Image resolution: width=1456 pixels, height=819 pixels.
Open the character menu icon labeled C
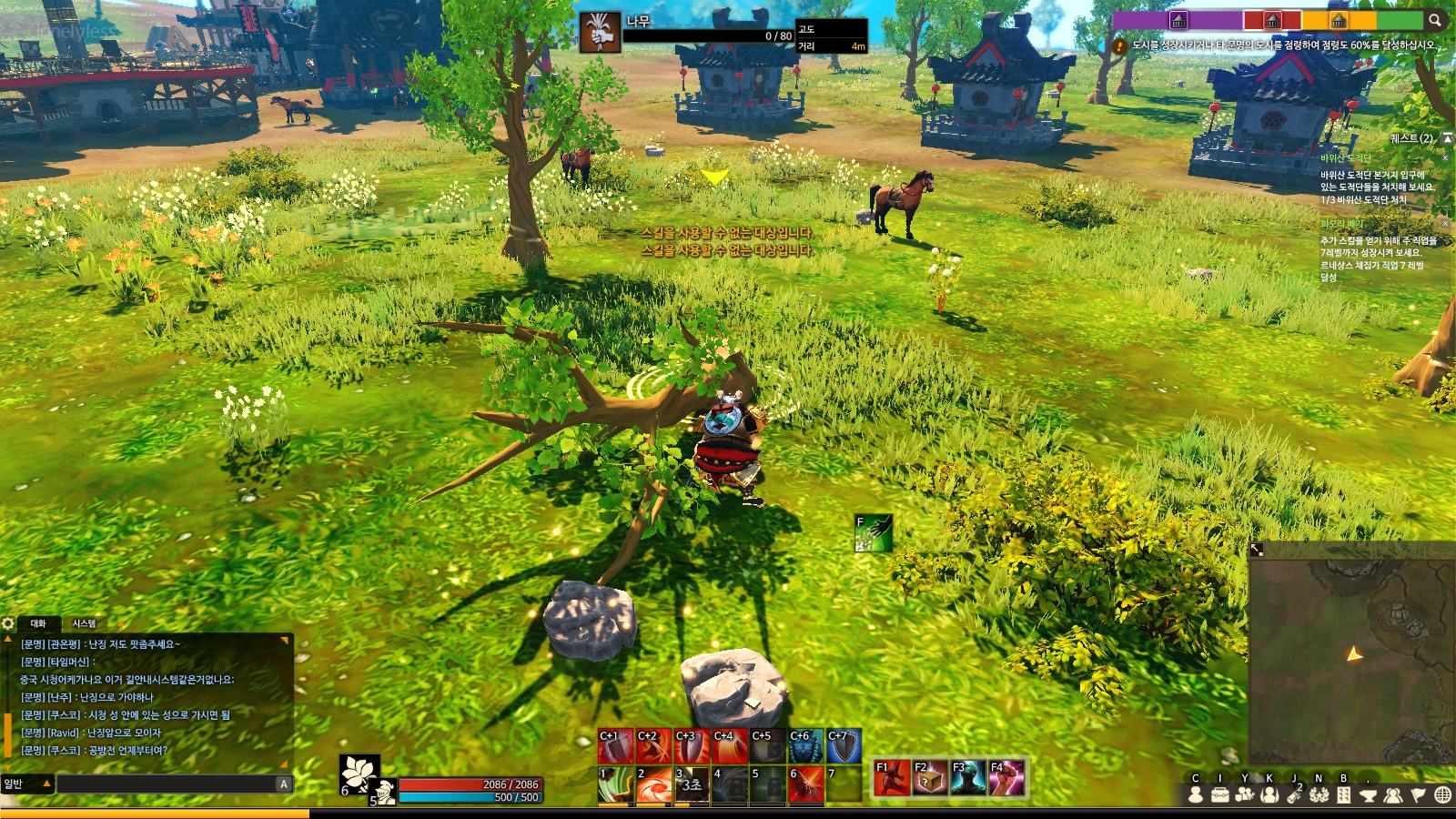tap(1196, 794)
